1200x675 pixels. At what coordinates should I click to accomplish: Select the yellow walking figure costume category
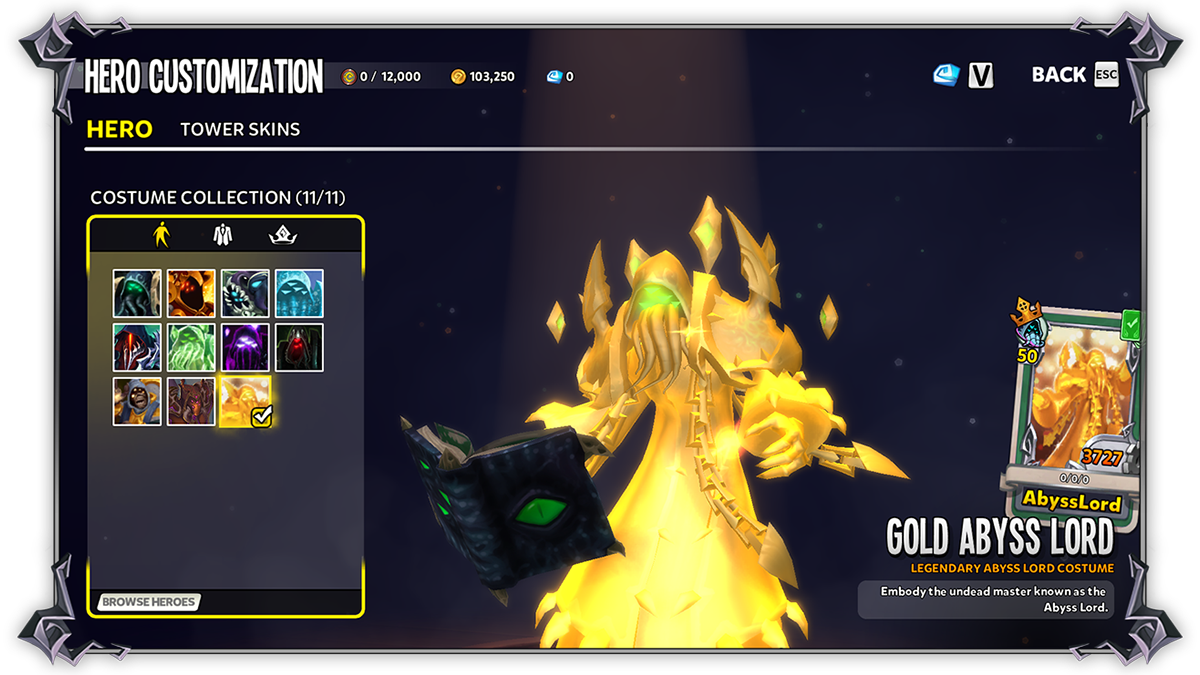161,234
